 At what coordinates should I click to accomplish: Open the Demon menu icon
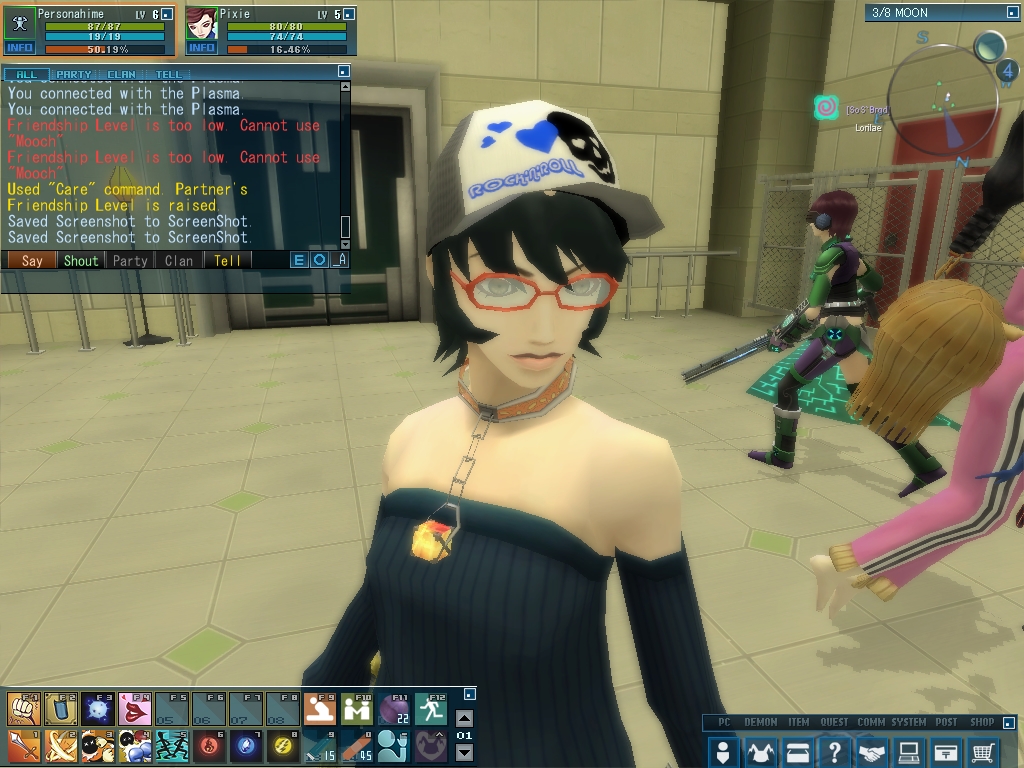click(761, 752)
